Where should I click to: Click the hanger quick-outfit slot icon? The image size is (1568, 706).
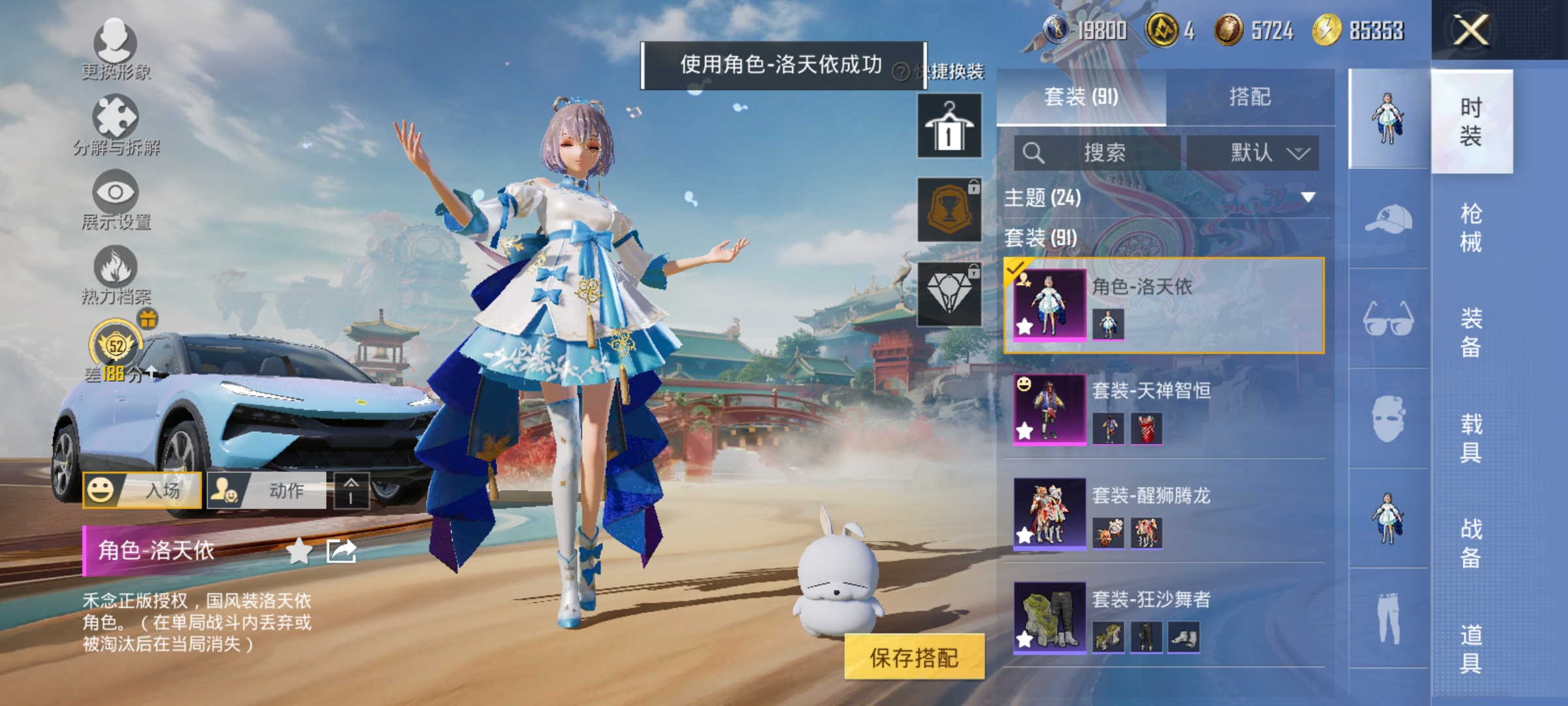949,126
